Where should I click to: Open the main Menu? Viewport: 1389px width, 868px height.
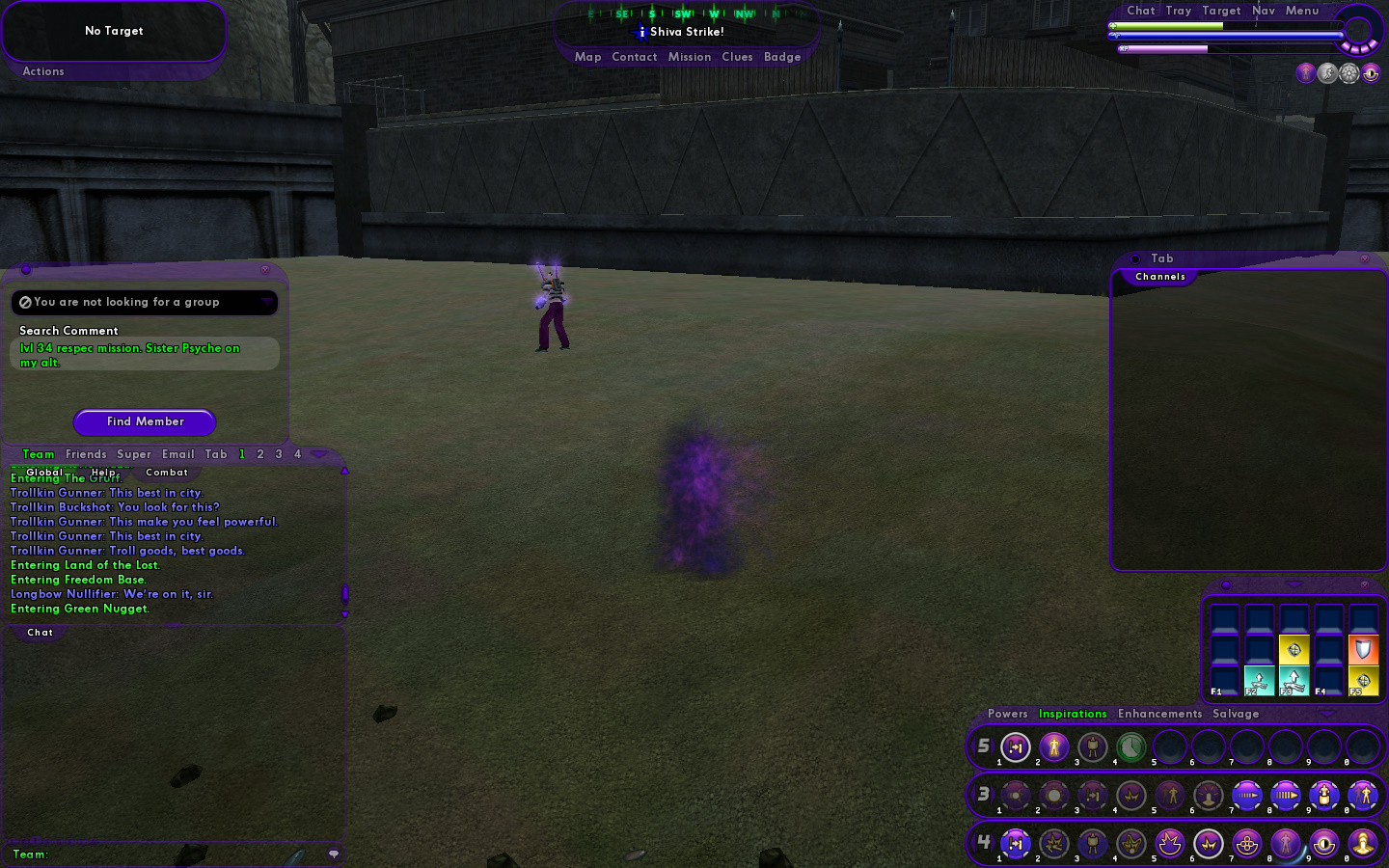[x=1301, y=11]
